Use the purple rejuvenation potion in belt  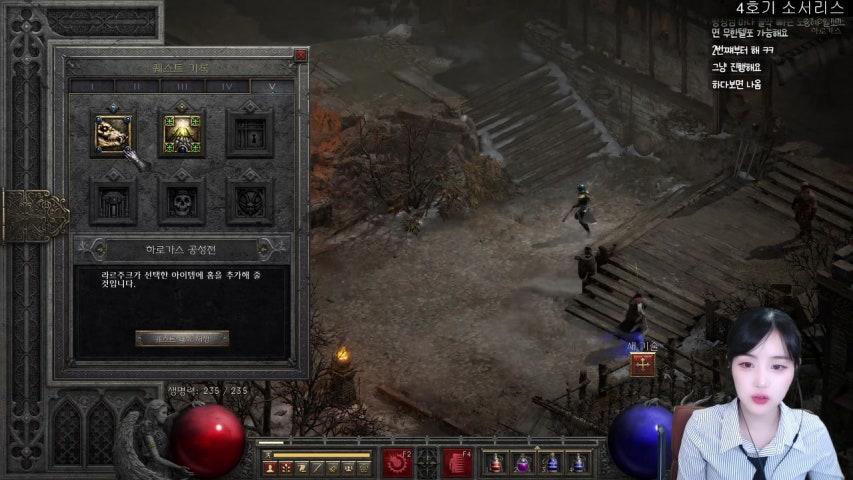(x=522, y=463)
